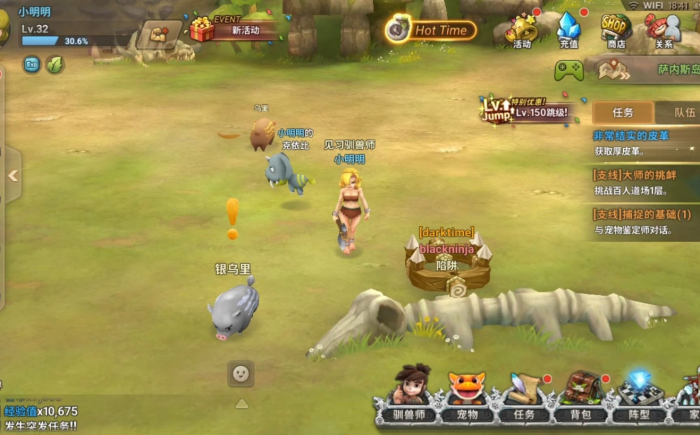Open the 活动 bell icon
This screenshot has width=700, height=435.
[522, 30]
